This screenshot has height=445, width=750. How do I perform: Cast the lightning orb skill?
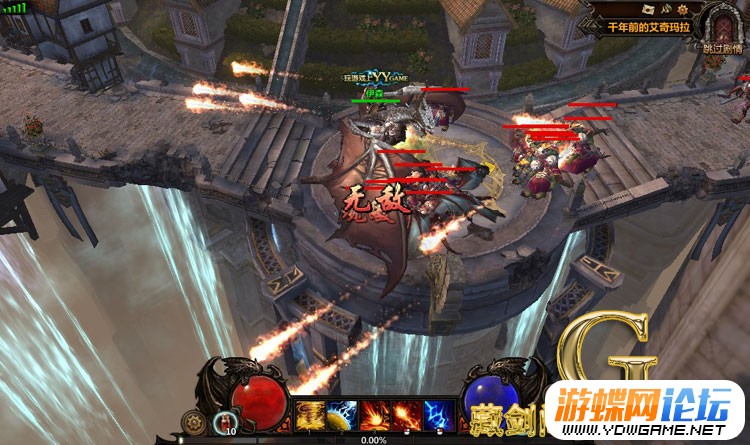(342, 414)
